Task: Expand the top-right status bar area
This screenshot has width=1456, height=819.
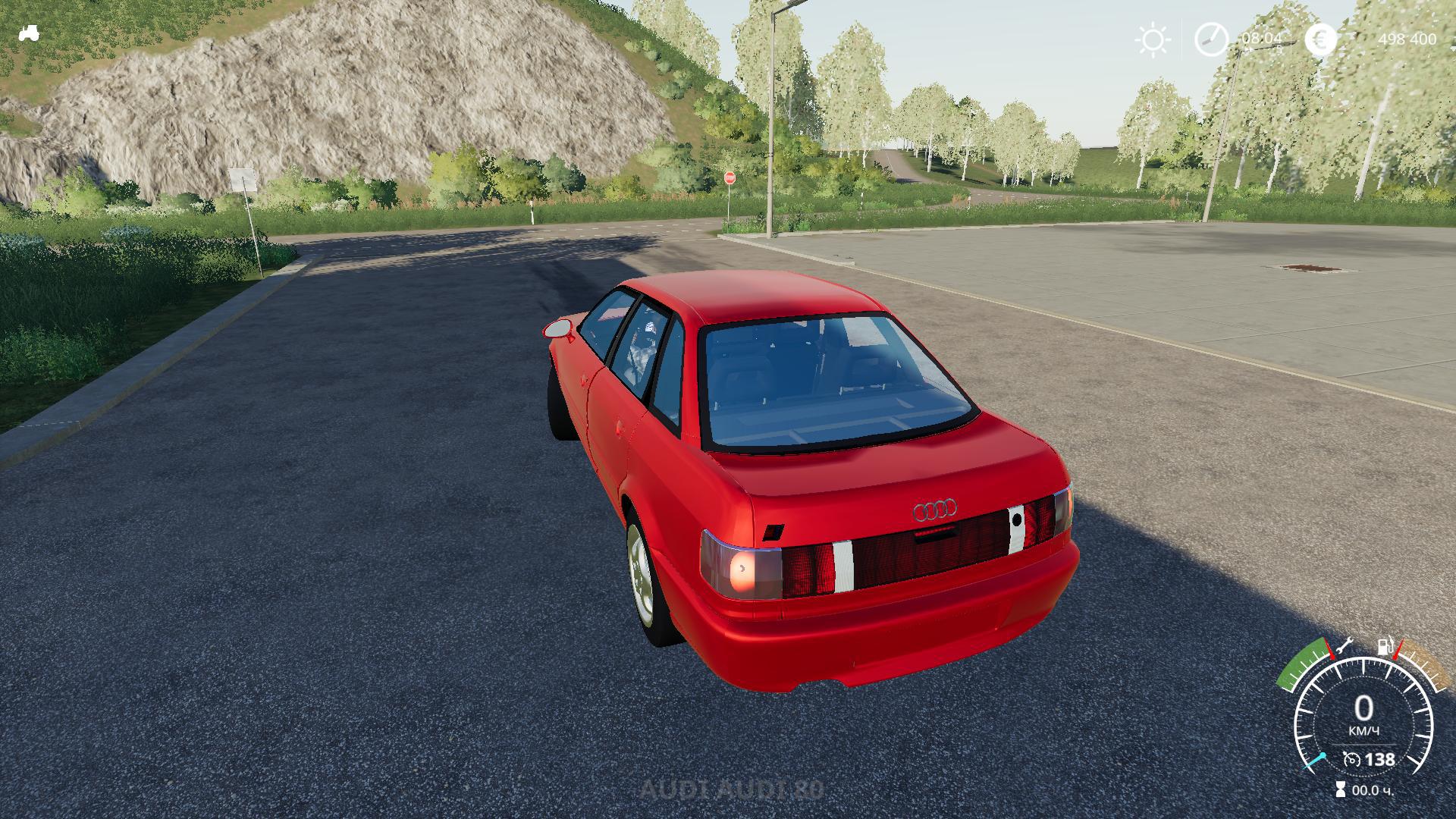Action: point(1289,37)
